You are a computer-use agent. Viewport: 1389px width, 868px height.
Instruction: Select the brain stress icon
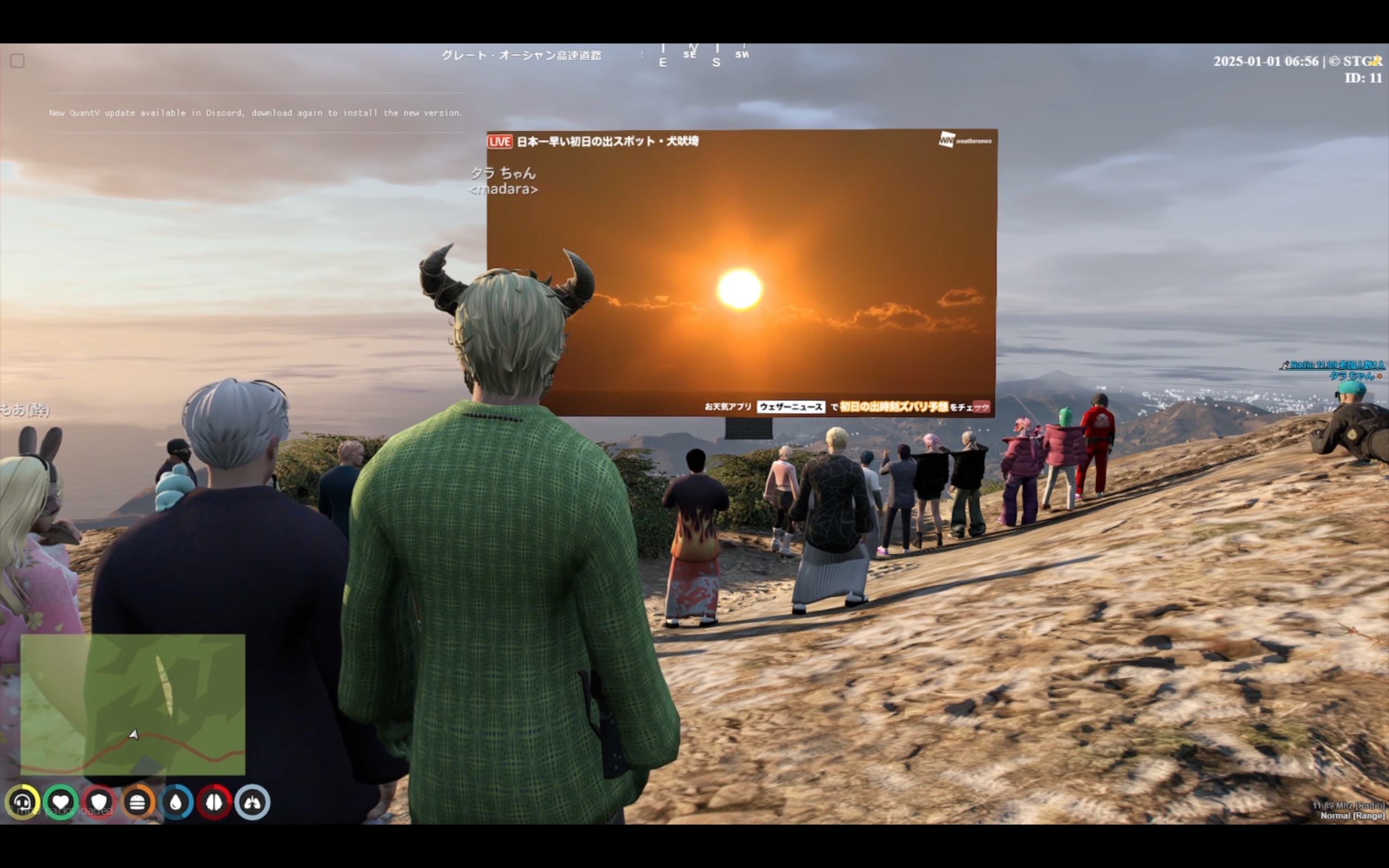click(x=214, y=802)
